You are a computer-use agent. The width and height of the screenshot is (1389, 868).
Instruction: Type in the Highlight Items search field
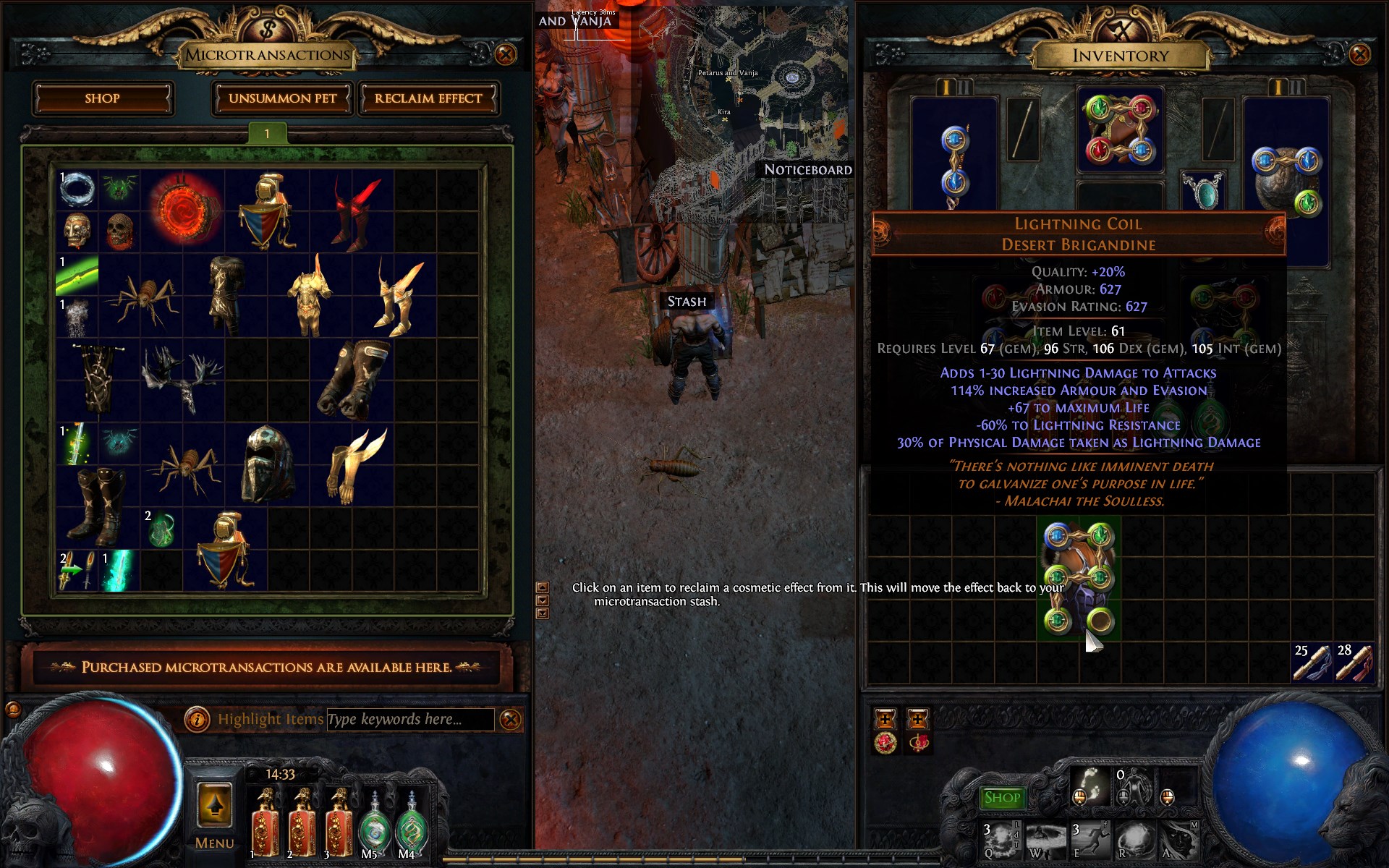(409, 719)
